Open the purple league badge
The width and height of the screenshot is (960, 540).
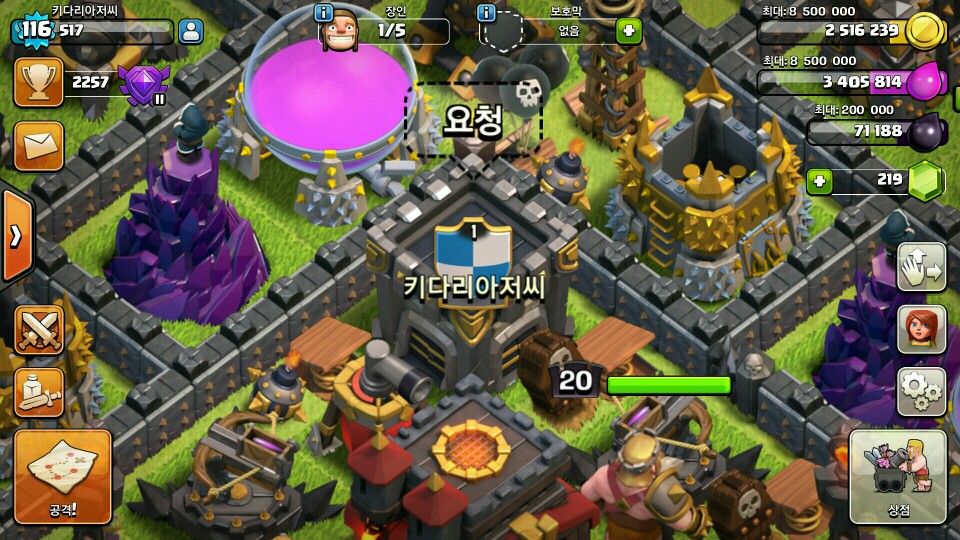click(x=143, y=84)
